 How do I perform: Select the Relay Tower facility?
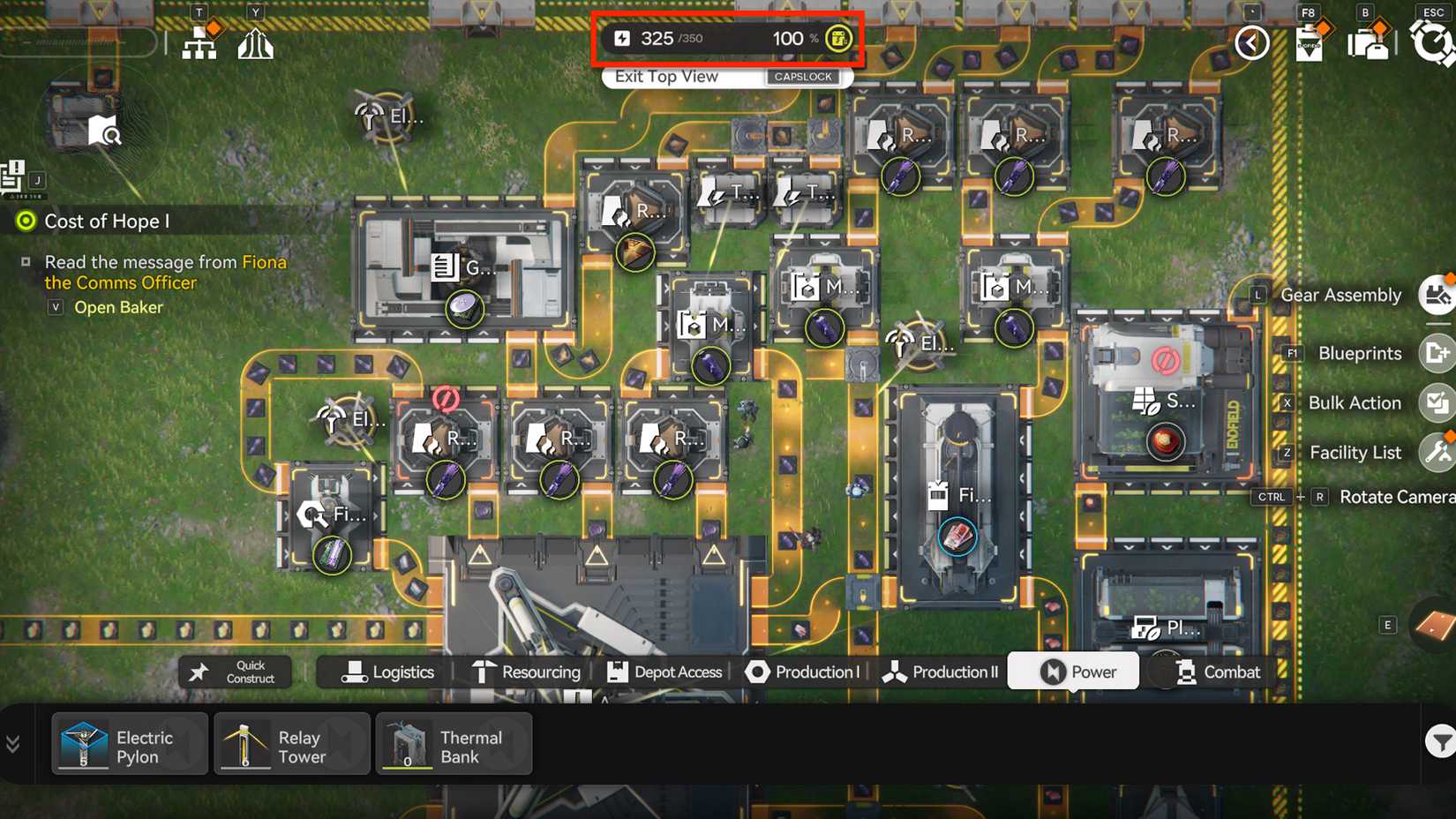coord(291,744)
